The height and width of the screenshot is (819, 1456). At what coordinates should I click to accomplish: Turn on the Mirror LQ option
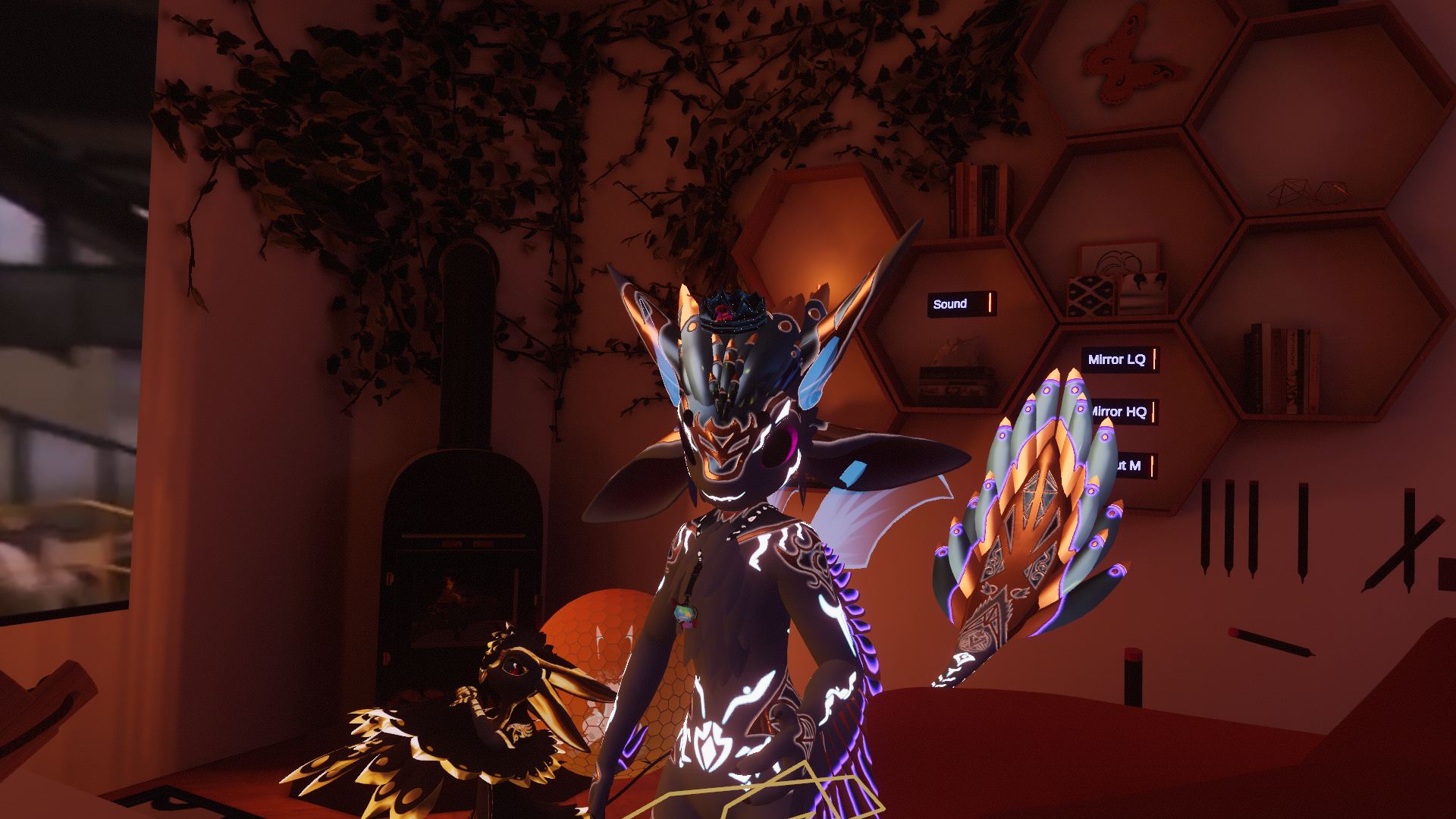coord(1120,359)
